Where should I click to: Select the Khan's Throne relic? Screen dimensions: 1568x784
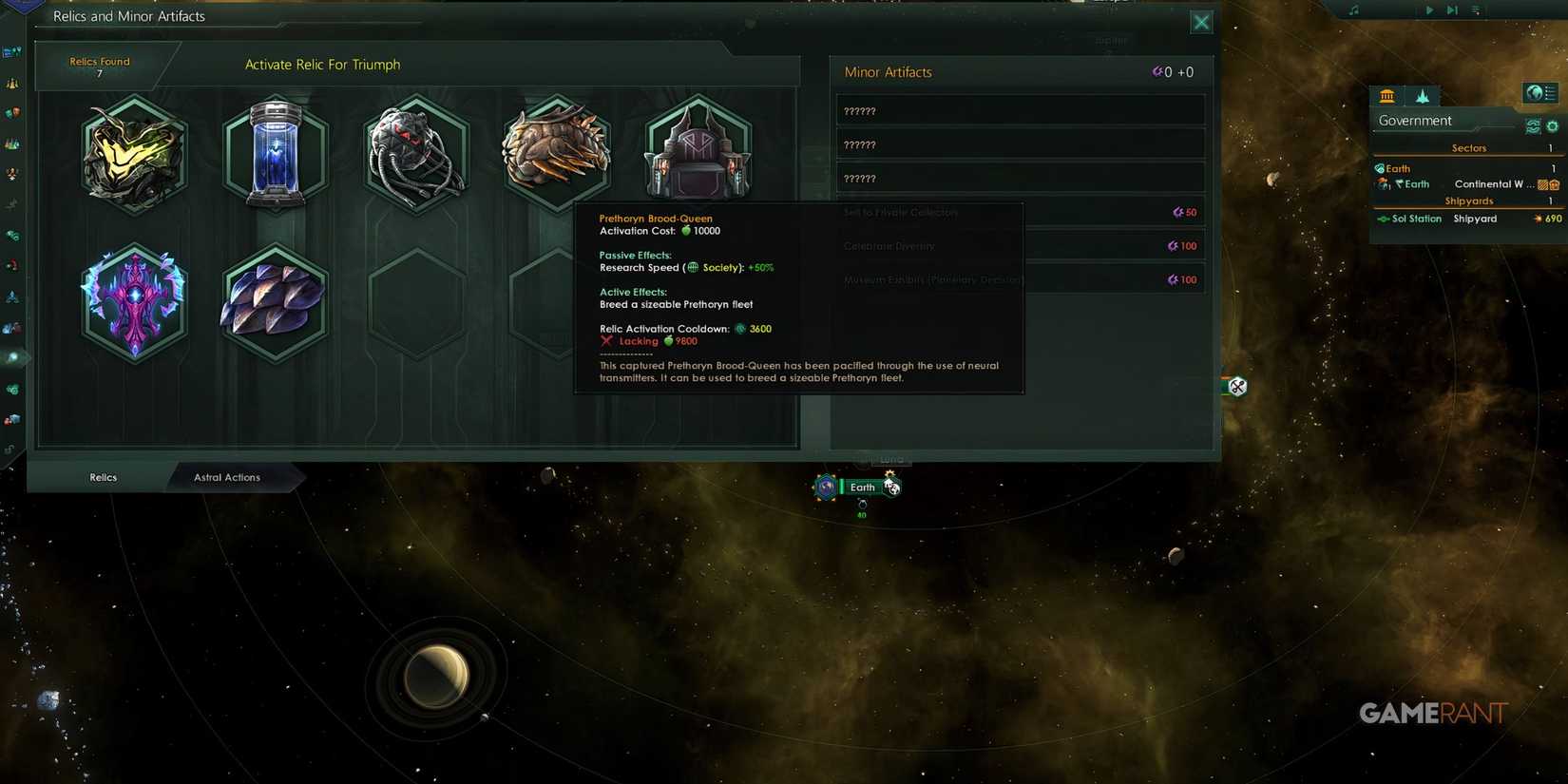pos(699,155)
